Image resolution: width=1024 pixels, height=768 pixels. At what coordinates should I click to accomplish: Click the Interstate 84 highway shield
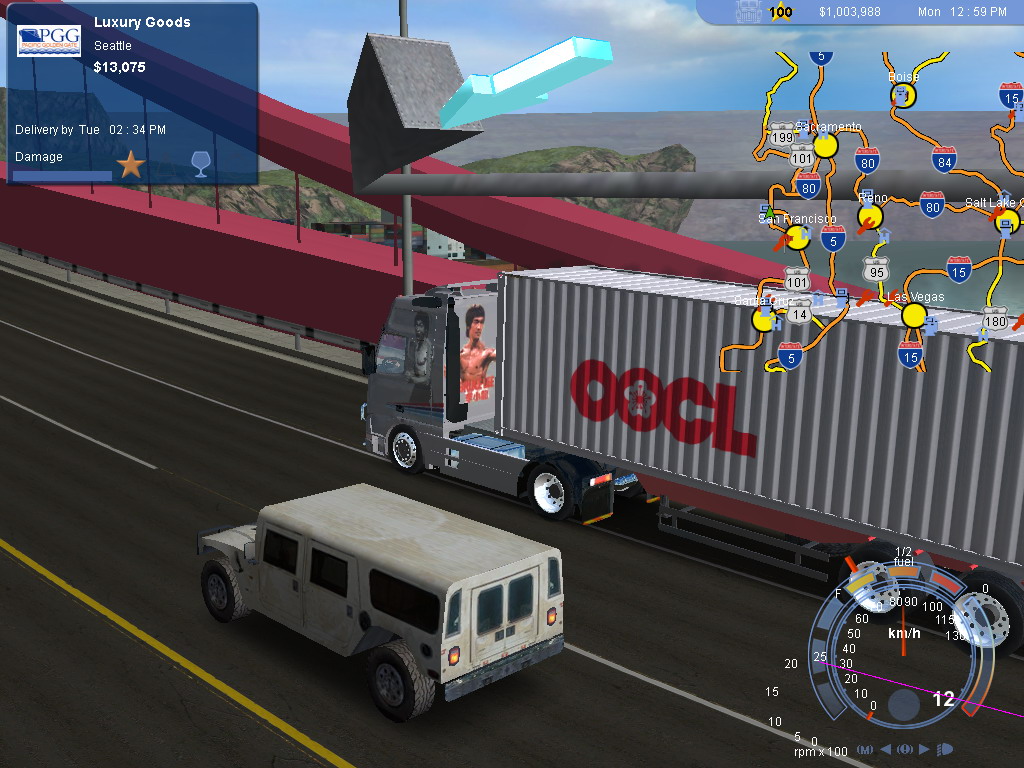[x=943, y=159]
